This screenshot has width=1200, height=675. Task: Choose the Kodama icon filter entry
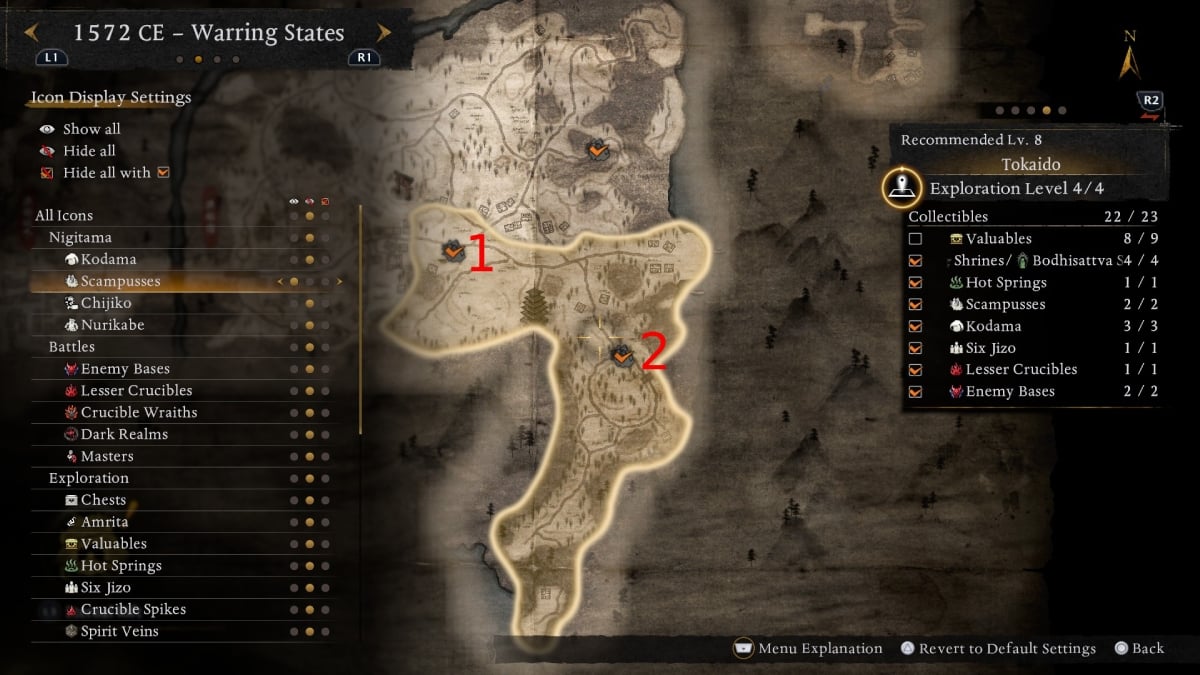[x=108, y=259]
